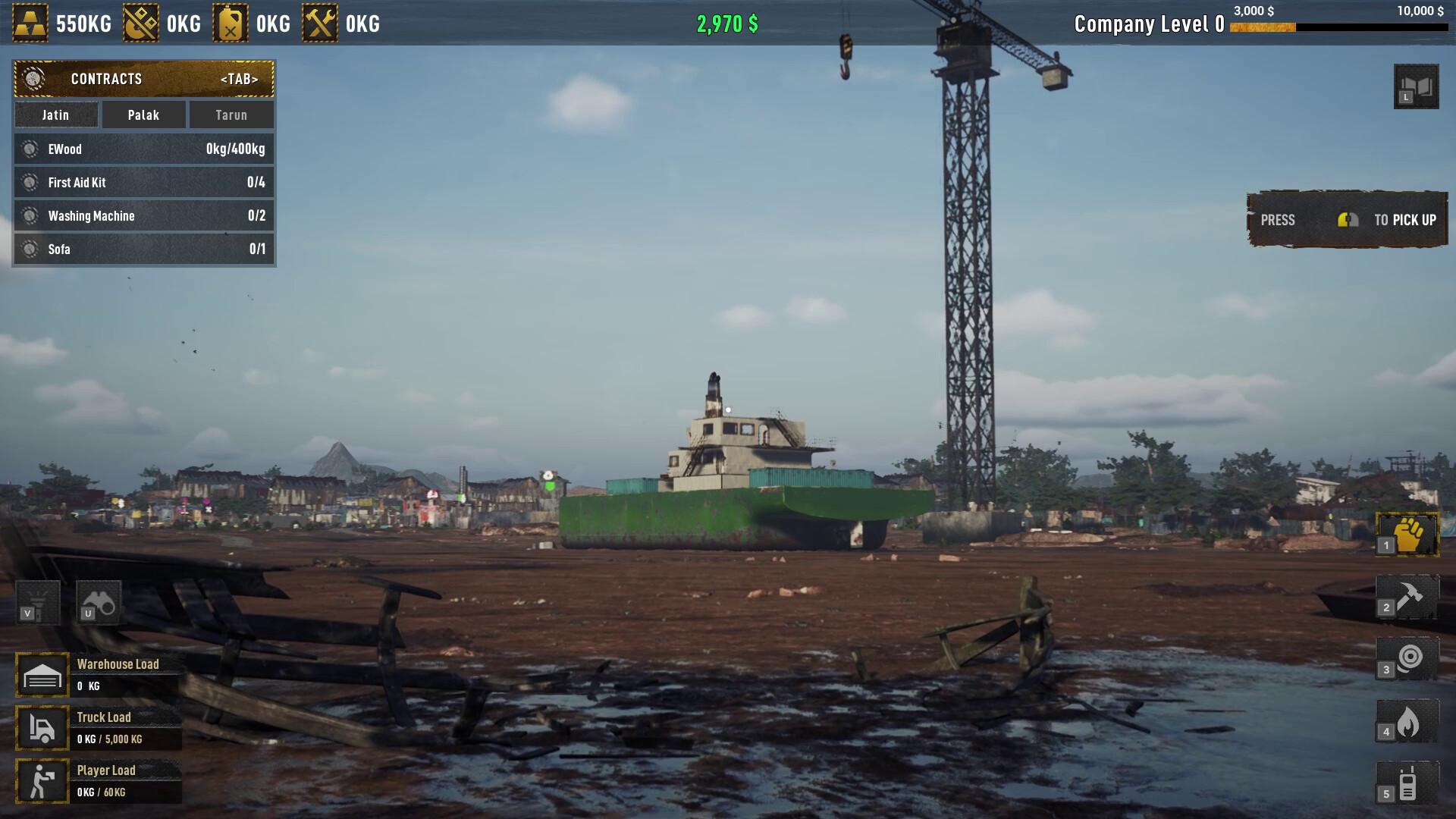The width and height of the screenshot is (1456, 819).
Task: Select the fist tool in slot 1
Action: coord(1408,534)
